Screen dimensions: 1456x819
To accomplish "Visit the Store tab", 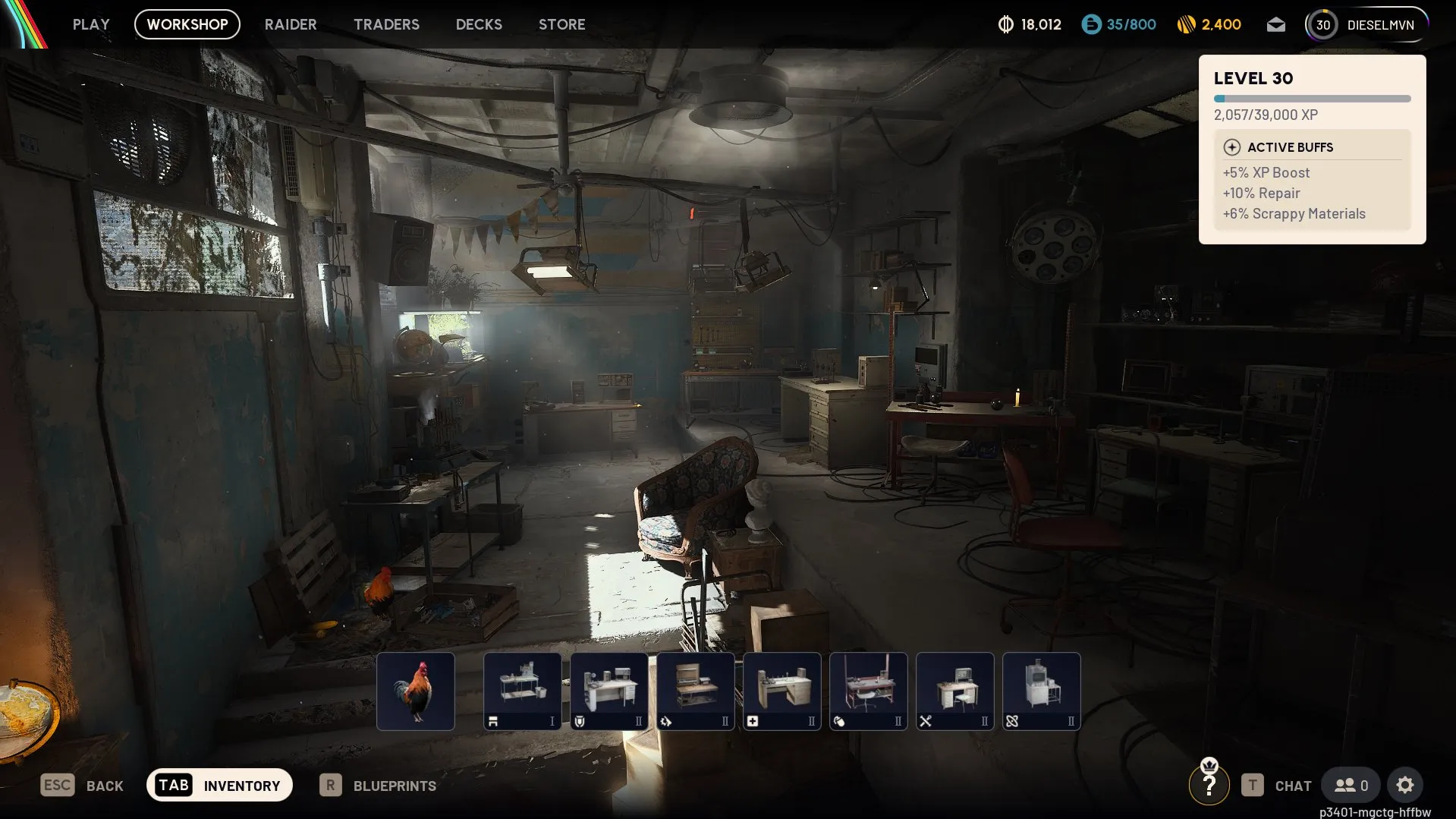I will click(x=561, y=24).
